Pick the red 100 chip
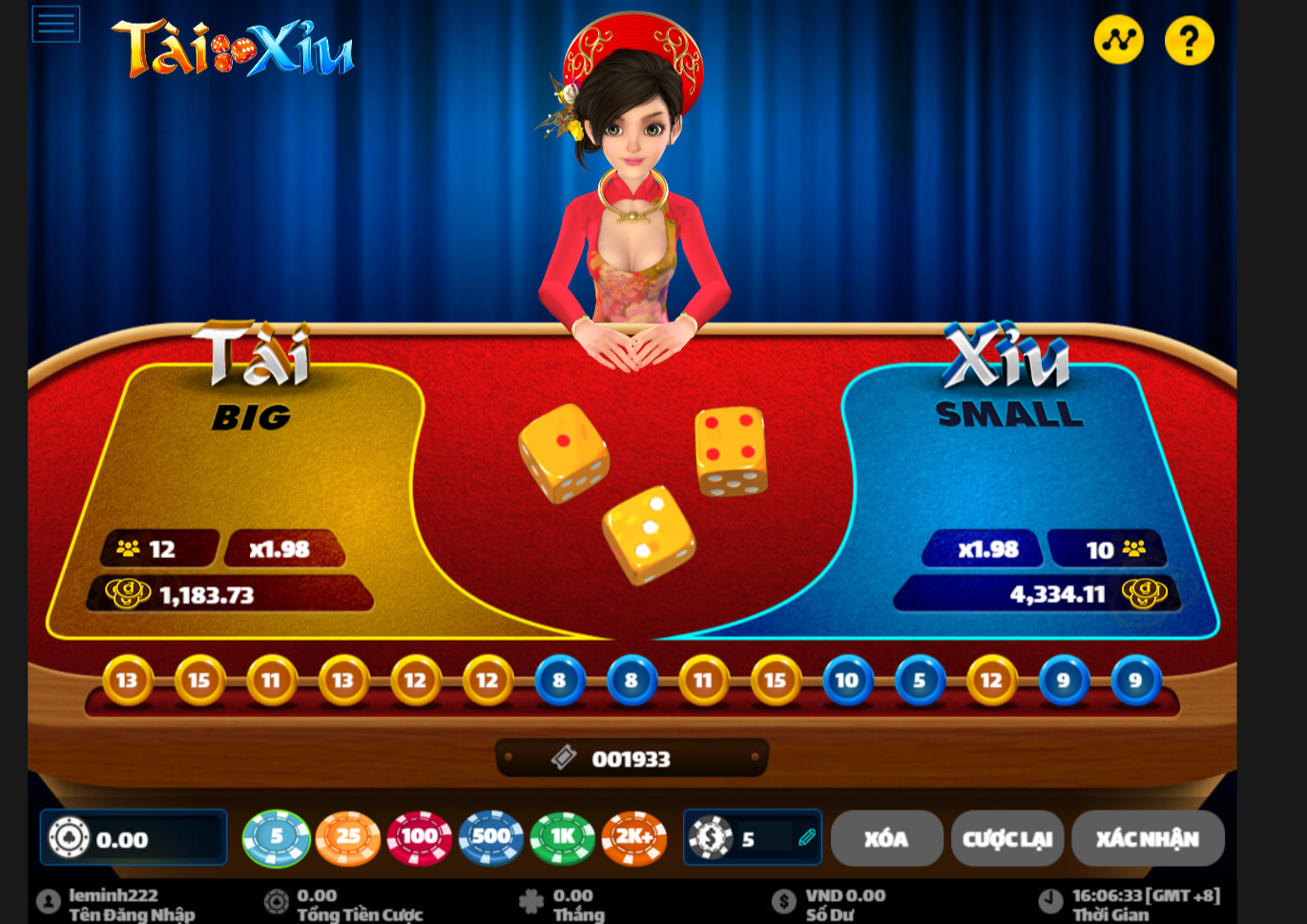Screen dimensions: 1307x924 tap(419, 838)
